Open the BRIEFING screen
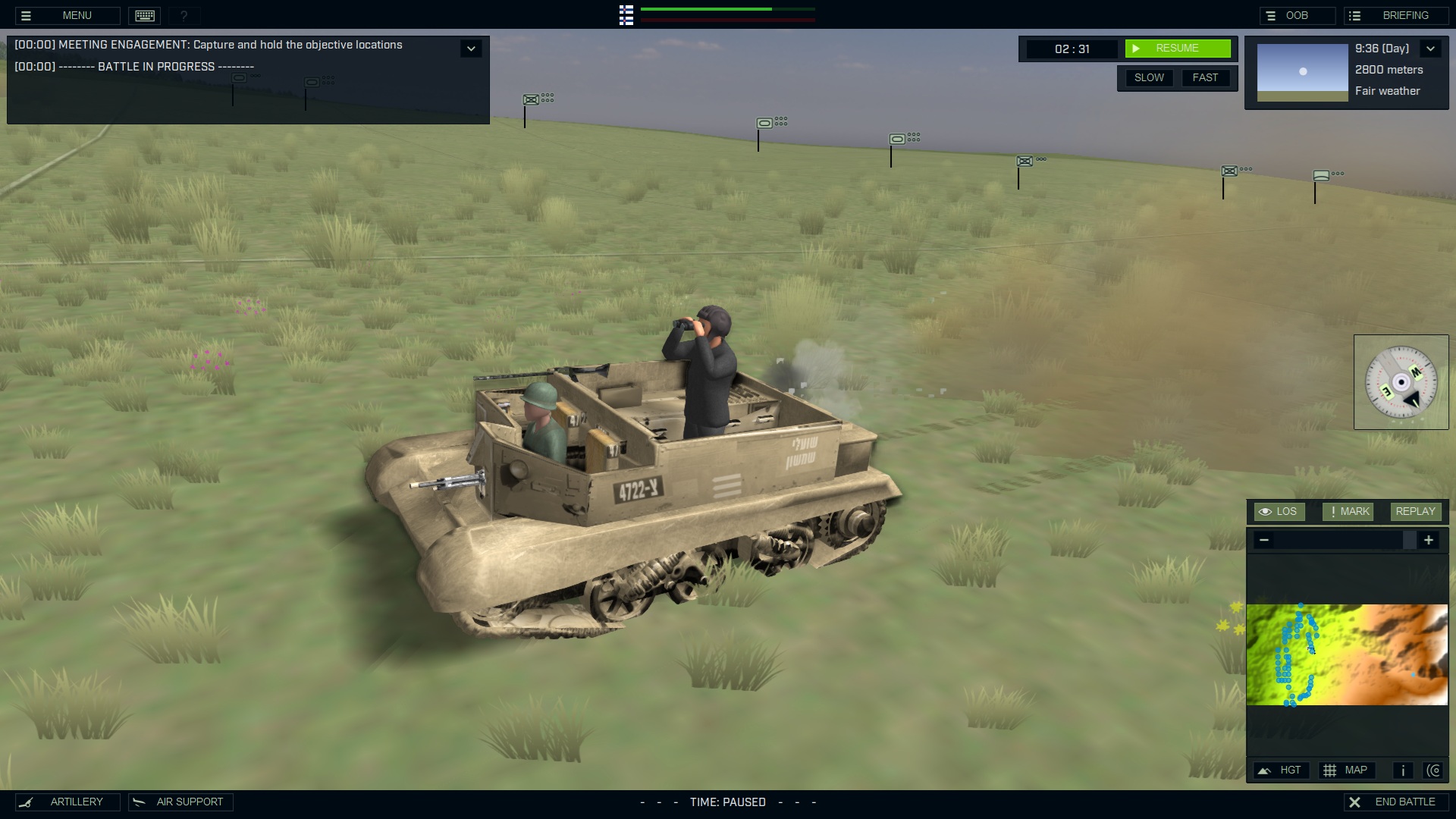The image size is (1456, 819). 1404,14
